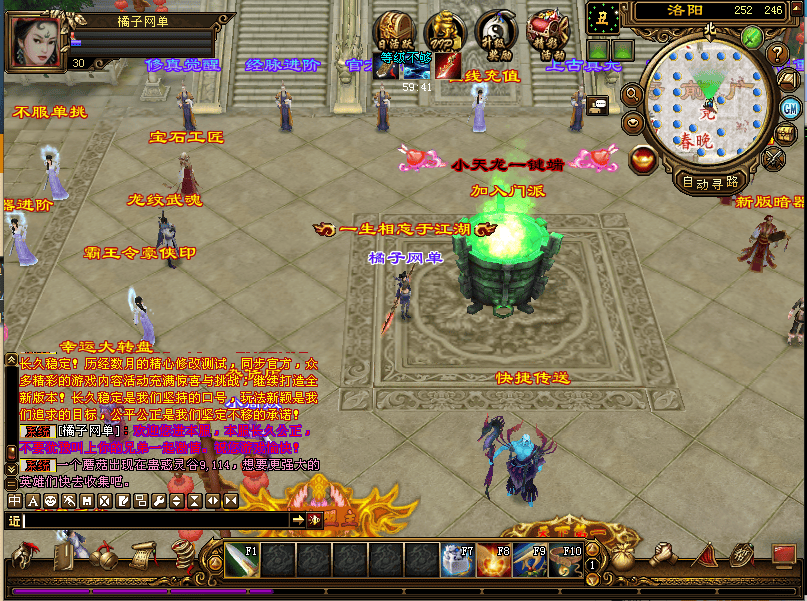Image resolution: width=807 pixels, height=601 pixels.
Task: Click the blue GM button
Action: (790, 108)
